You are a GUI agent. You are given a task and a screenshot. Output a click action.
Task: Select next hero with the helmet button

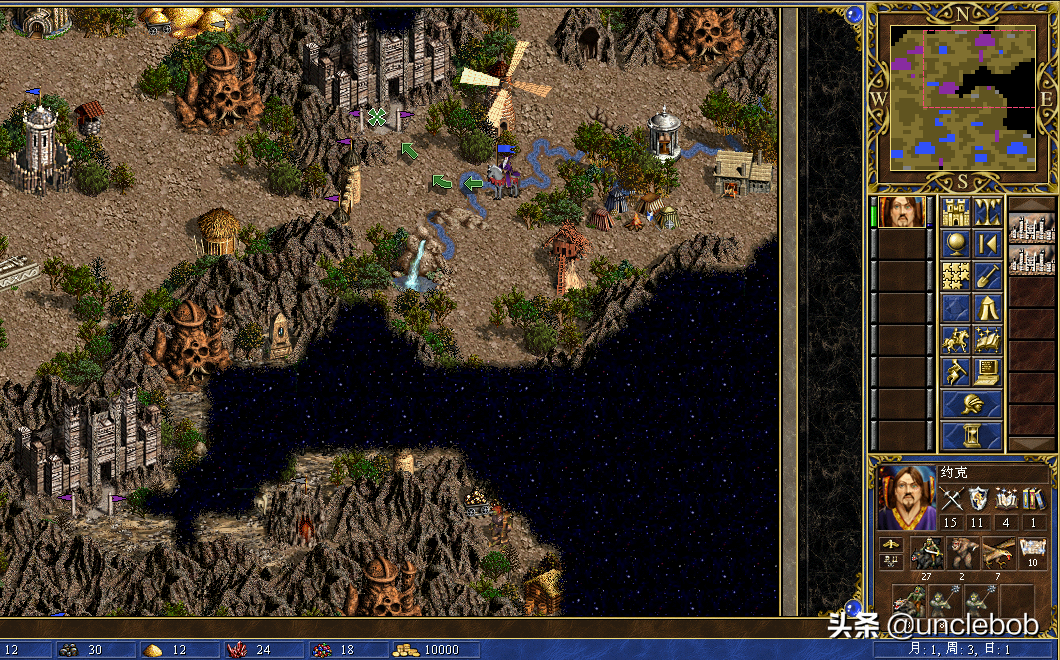click(972, 404)
